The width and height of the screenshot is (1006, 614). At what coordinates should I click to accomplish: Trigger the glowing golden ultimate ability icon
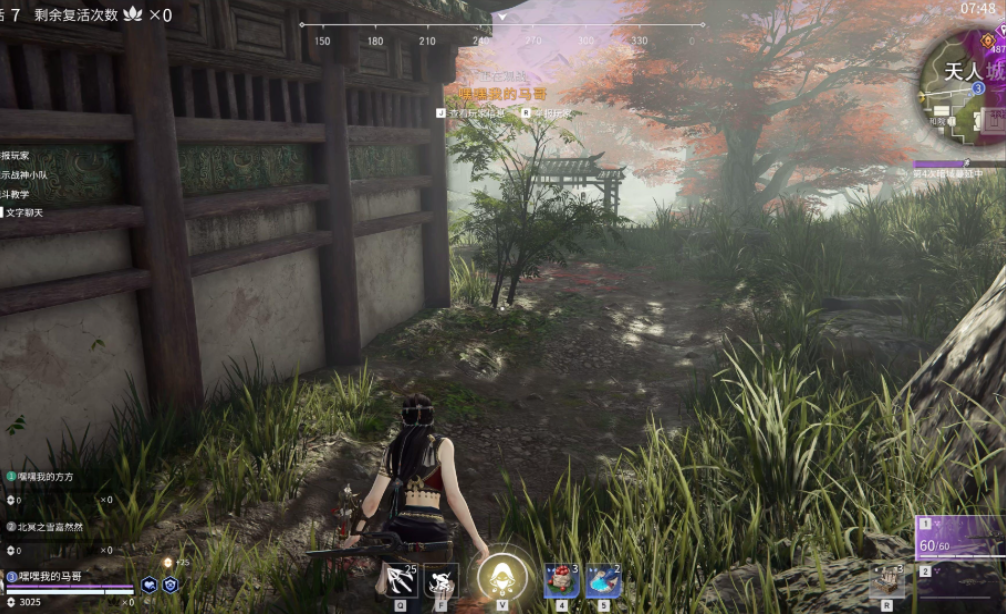(x=501, y=577)
